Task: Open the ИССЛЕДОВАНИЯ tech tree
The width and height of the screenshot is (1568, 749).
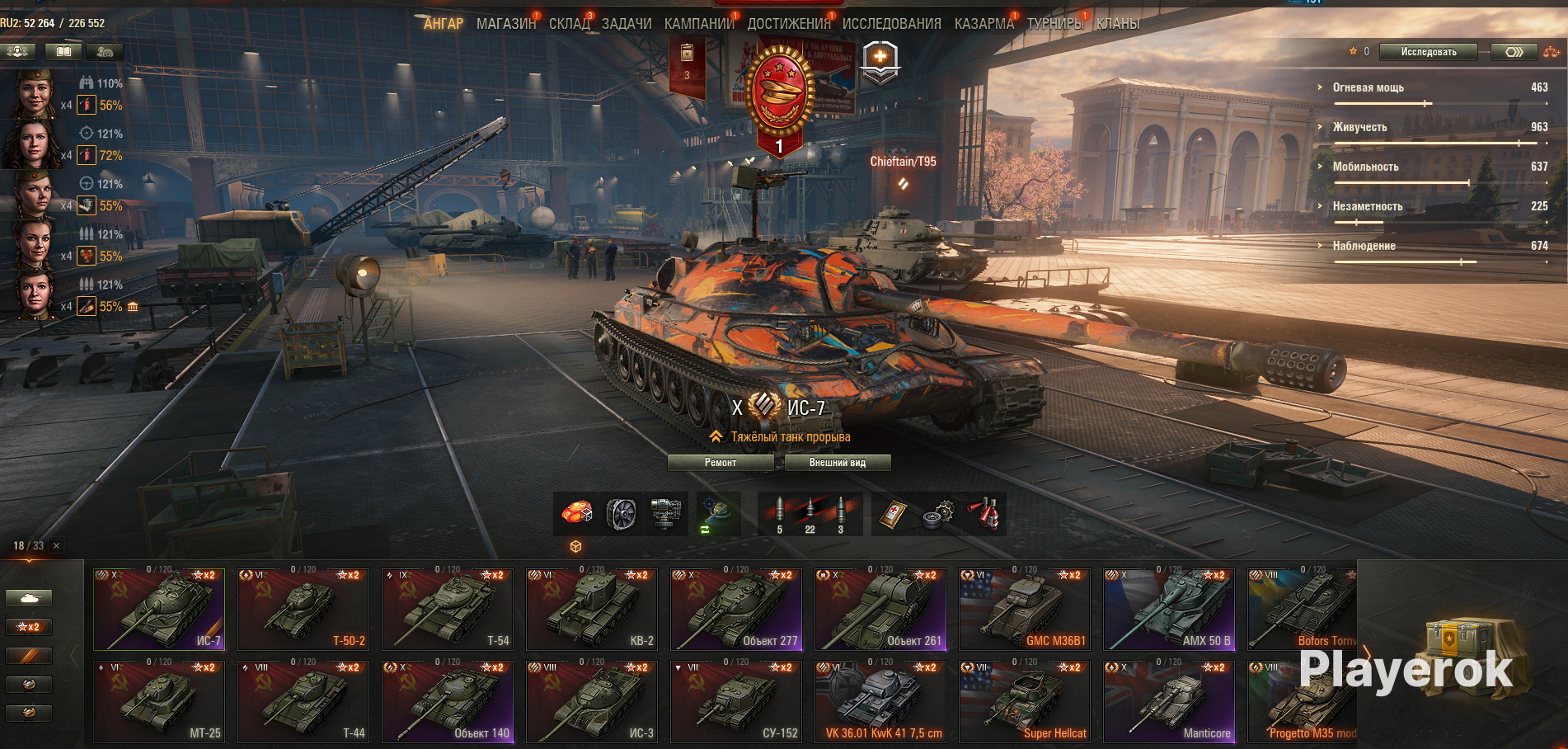Action: coord(891,24)
